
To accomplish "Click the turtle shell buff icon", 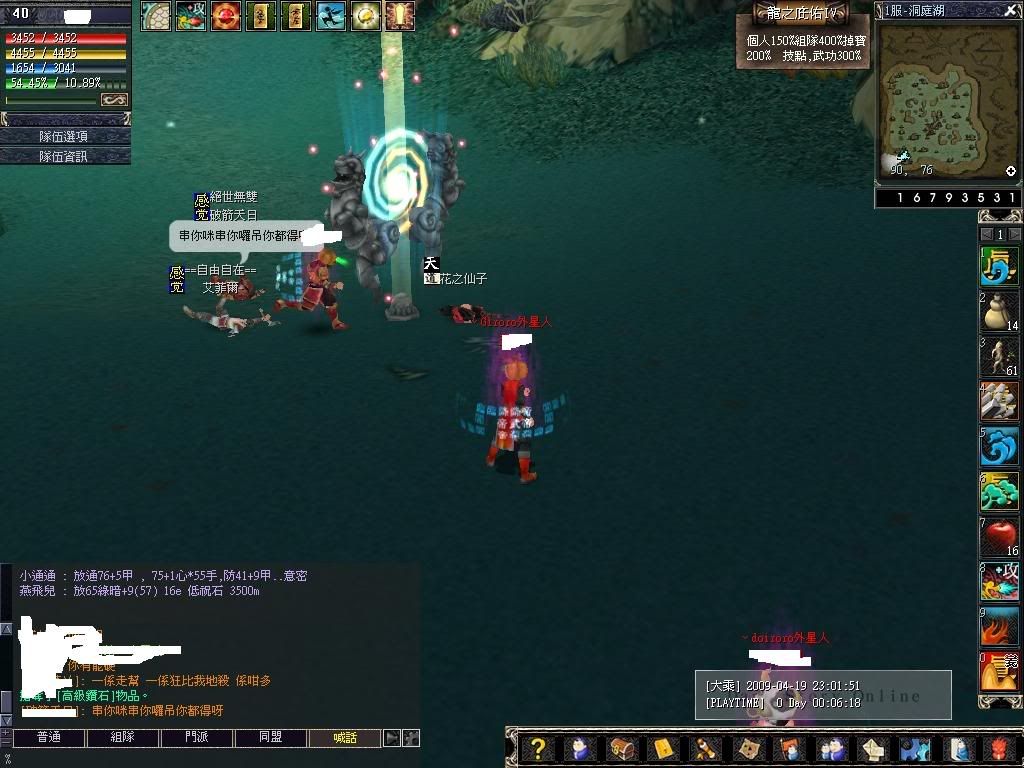I will (x=155, y=15).
